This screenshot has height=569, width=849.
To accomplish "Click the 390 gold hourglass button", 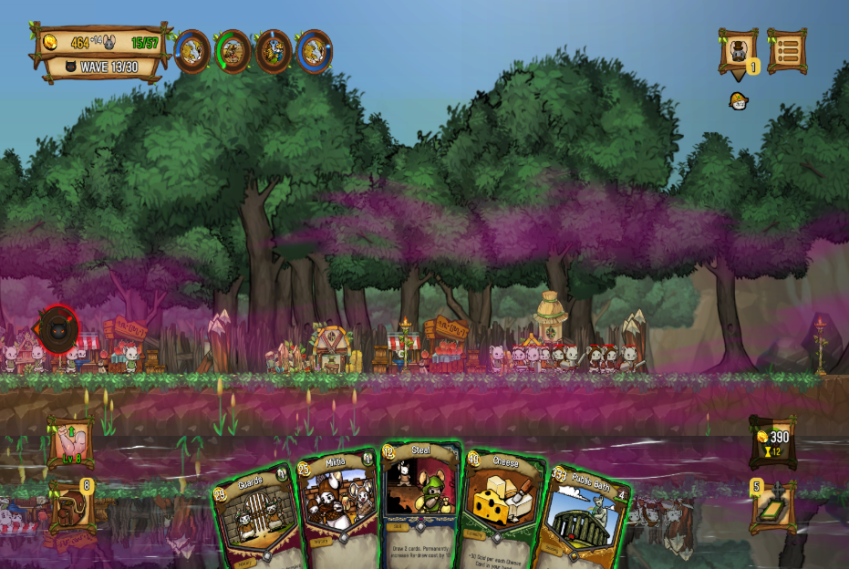I will tap(773, 443).
